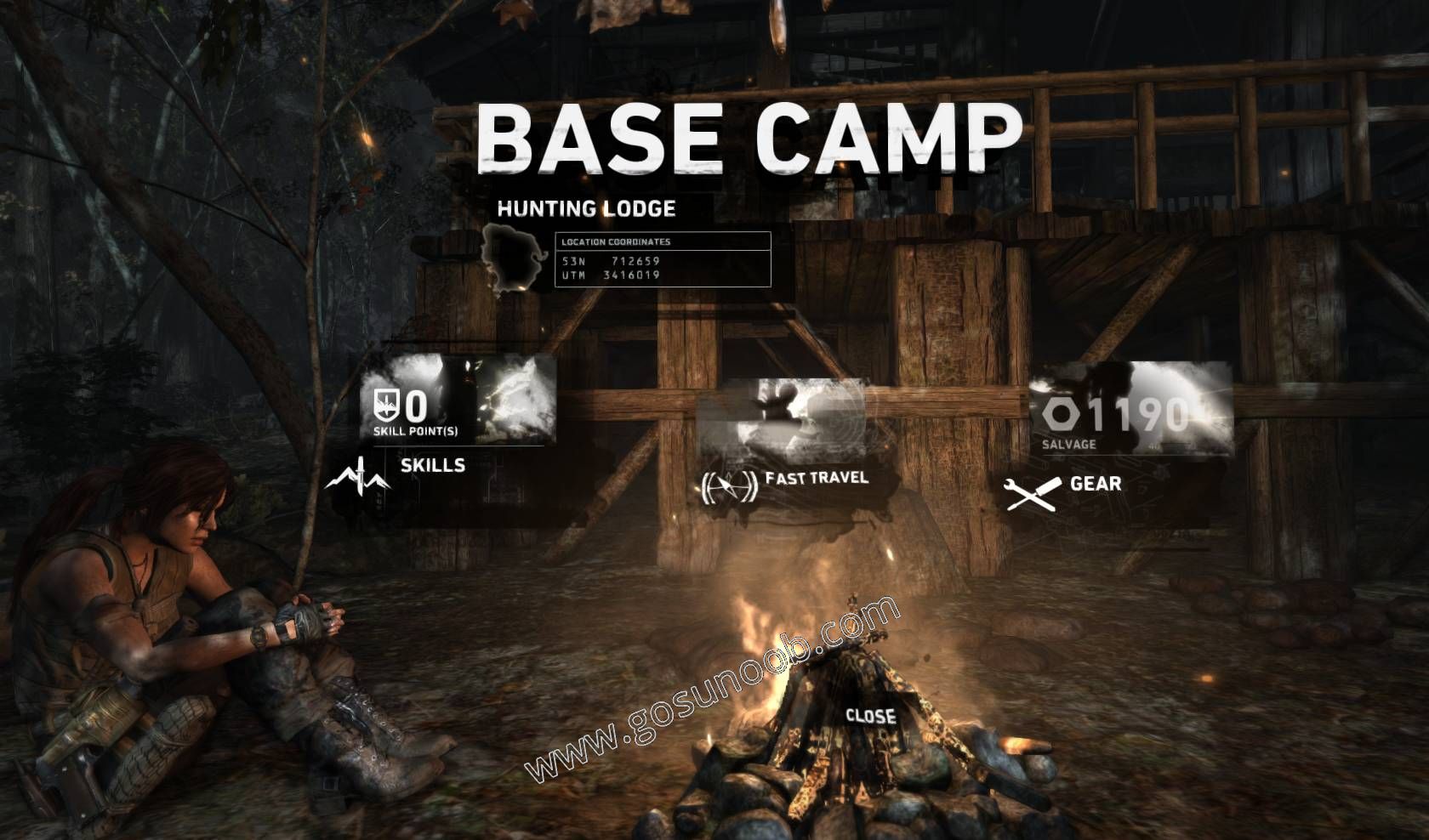1429x840 pixels.
Task: Select the Skills mountain icon
Action: coord(361,474)
